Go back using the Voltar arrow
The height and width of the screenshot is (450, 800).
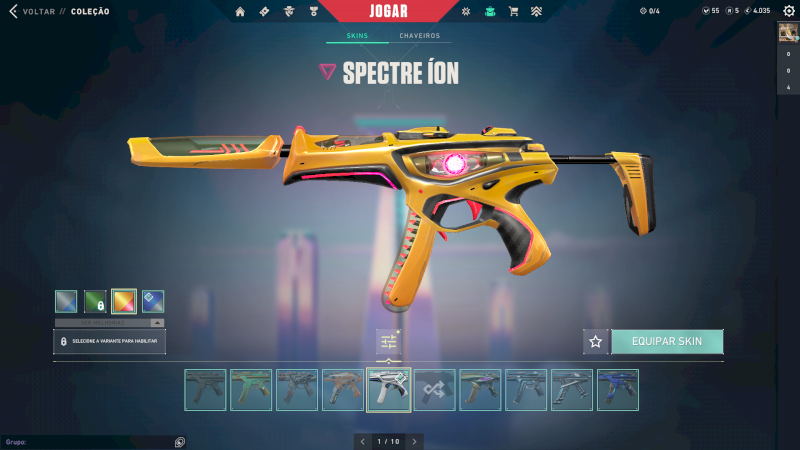pyautogui.click(x=13, y=11)
